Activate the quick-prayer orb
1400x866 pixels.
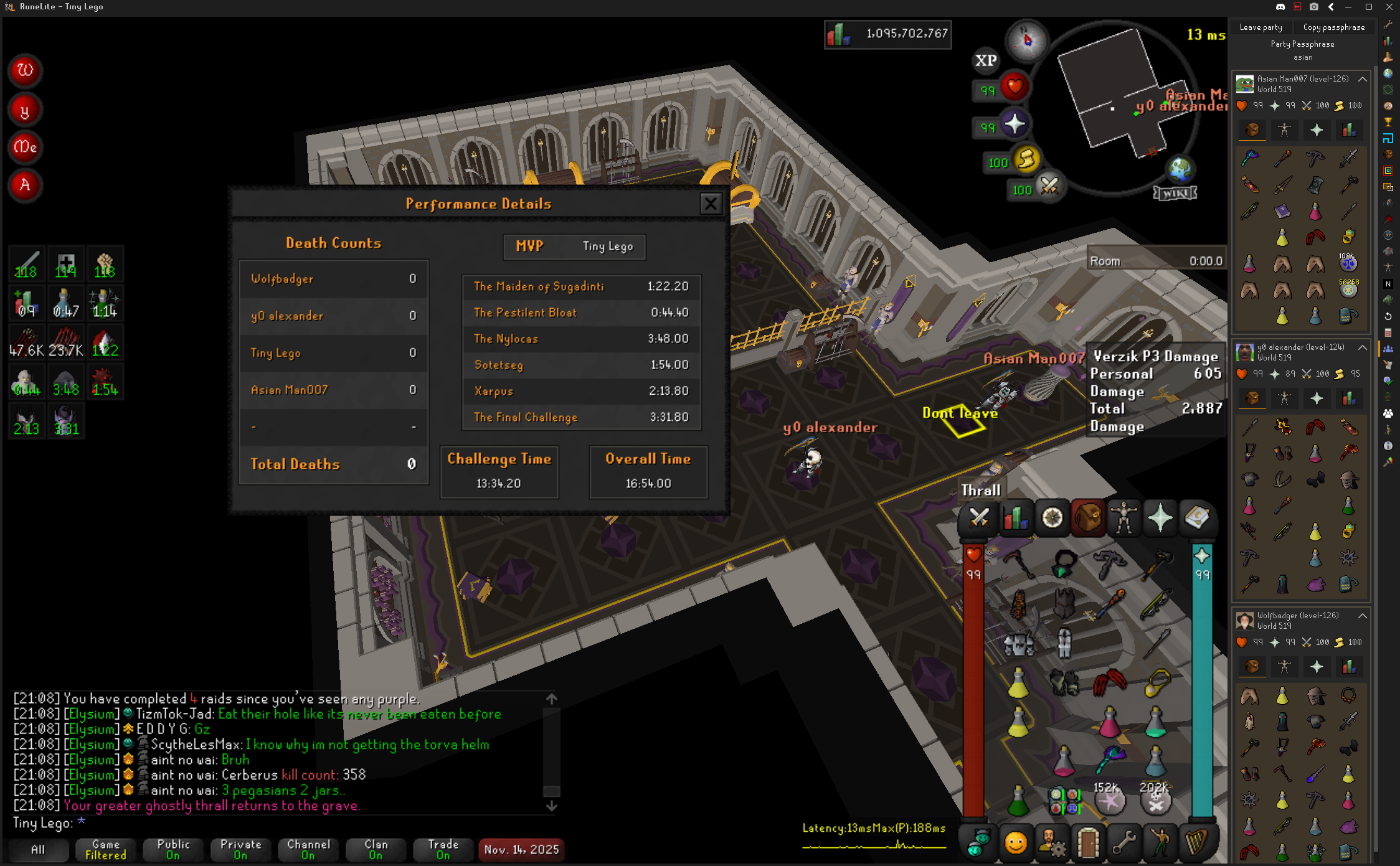1015,125
